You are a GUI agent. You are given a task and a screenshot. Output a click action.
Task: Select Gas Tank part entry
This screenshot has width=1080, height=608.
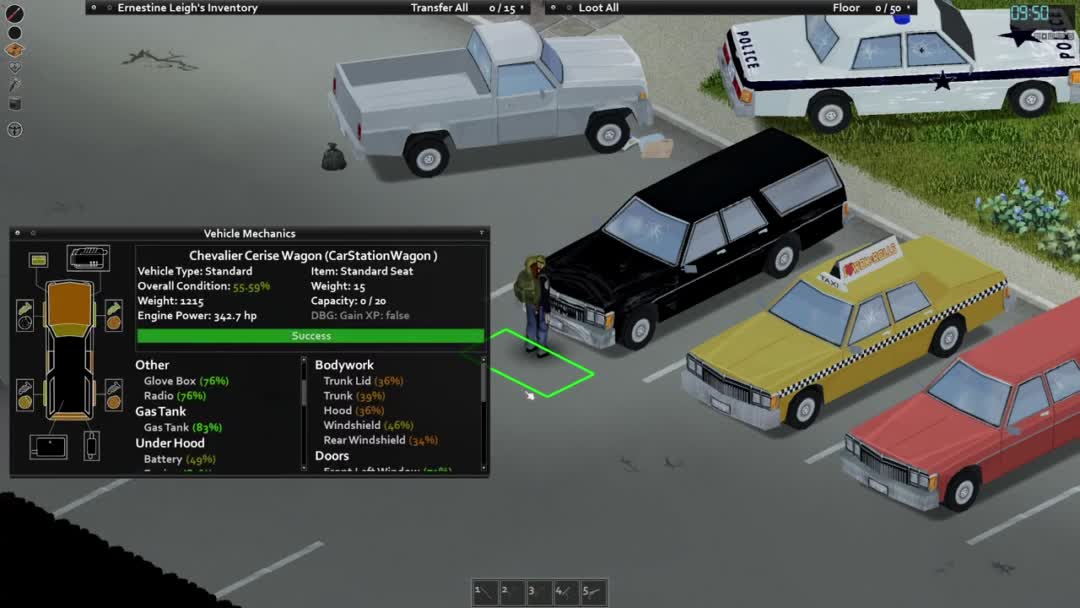[166, 427]
